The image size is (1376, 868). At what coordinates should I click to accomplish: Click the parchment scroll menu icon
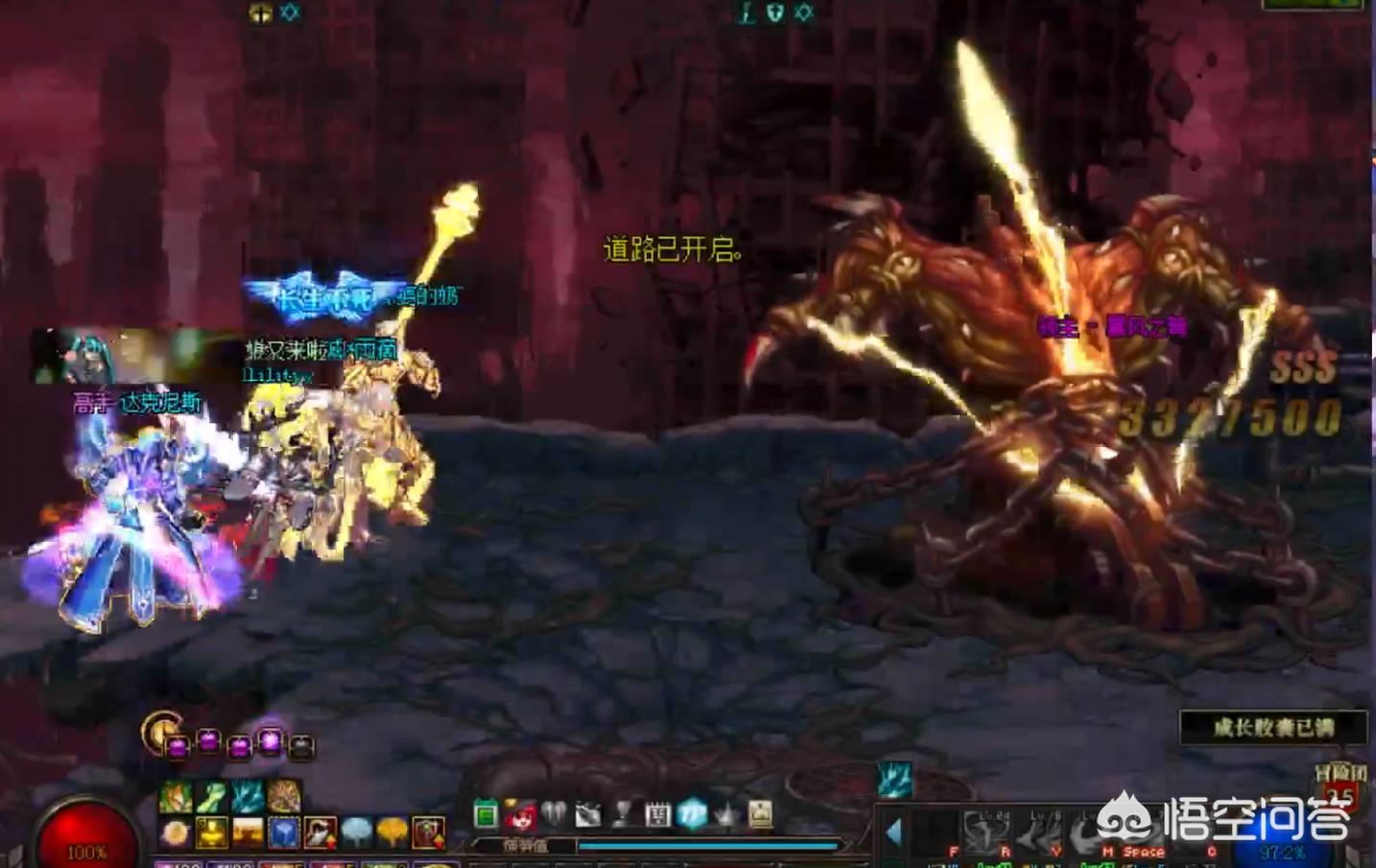761,815
